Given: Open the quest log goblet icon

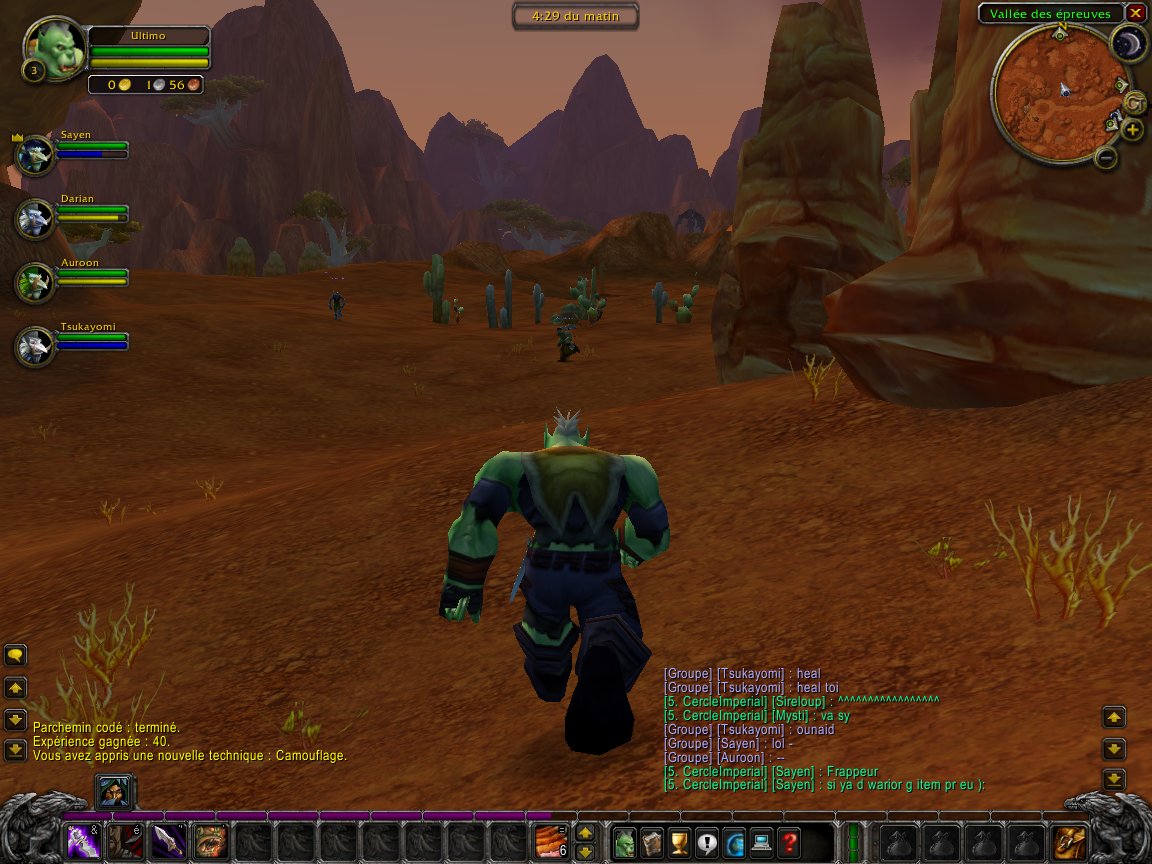Looking at the screenshot, I should [679, 842].
